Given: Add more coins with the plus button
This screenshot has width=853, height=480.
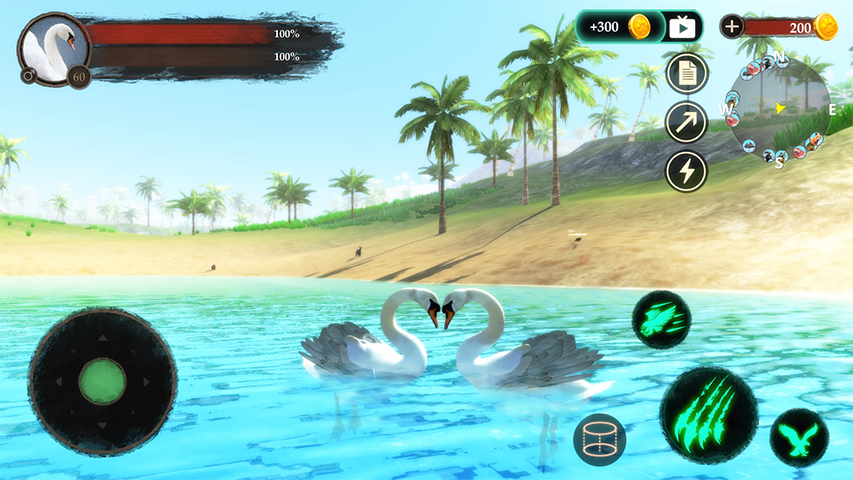Looking at the screenshot, I should click(x=732, y=27).
